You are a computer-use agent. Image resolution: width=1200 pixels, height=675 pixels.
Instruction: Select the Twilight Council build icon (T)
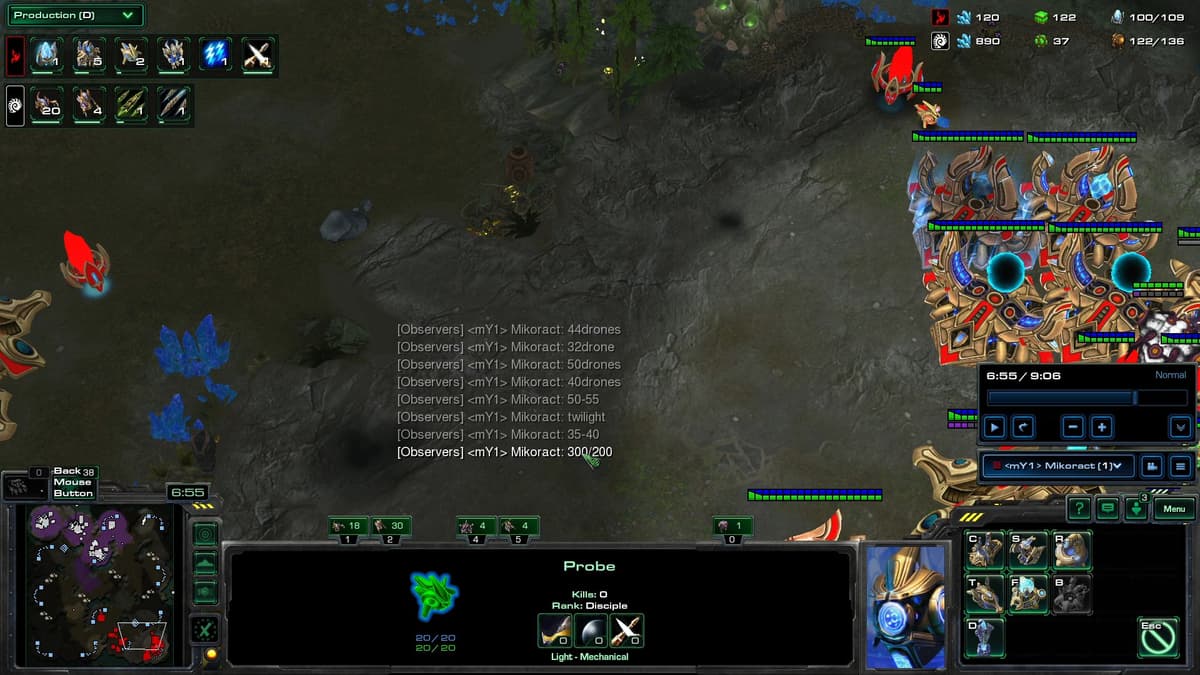tap(985, 594)
